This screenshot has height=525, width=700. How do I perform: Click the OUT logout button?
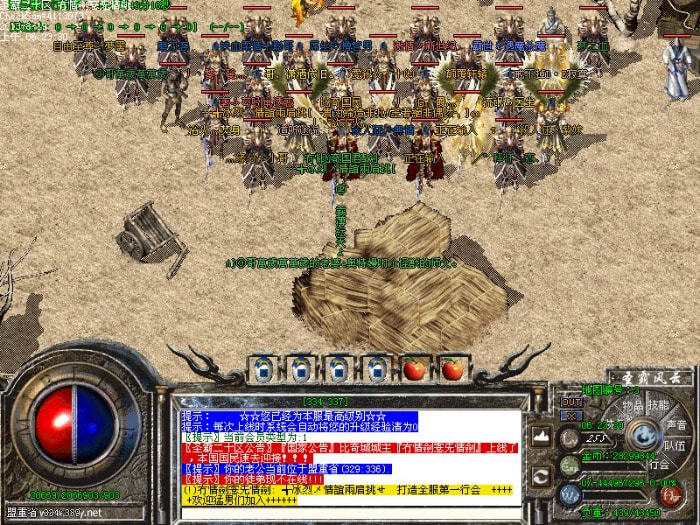tap(571, 401)
